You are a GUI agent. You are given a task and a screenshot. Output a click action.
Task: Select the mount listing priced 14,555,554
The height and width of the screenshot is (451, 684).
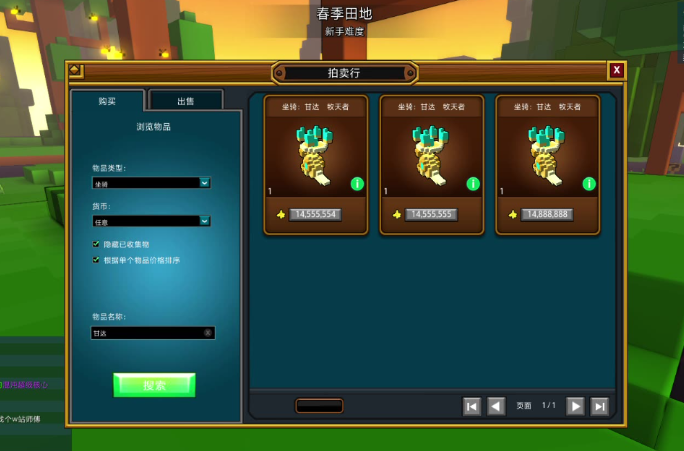point(316,160)
